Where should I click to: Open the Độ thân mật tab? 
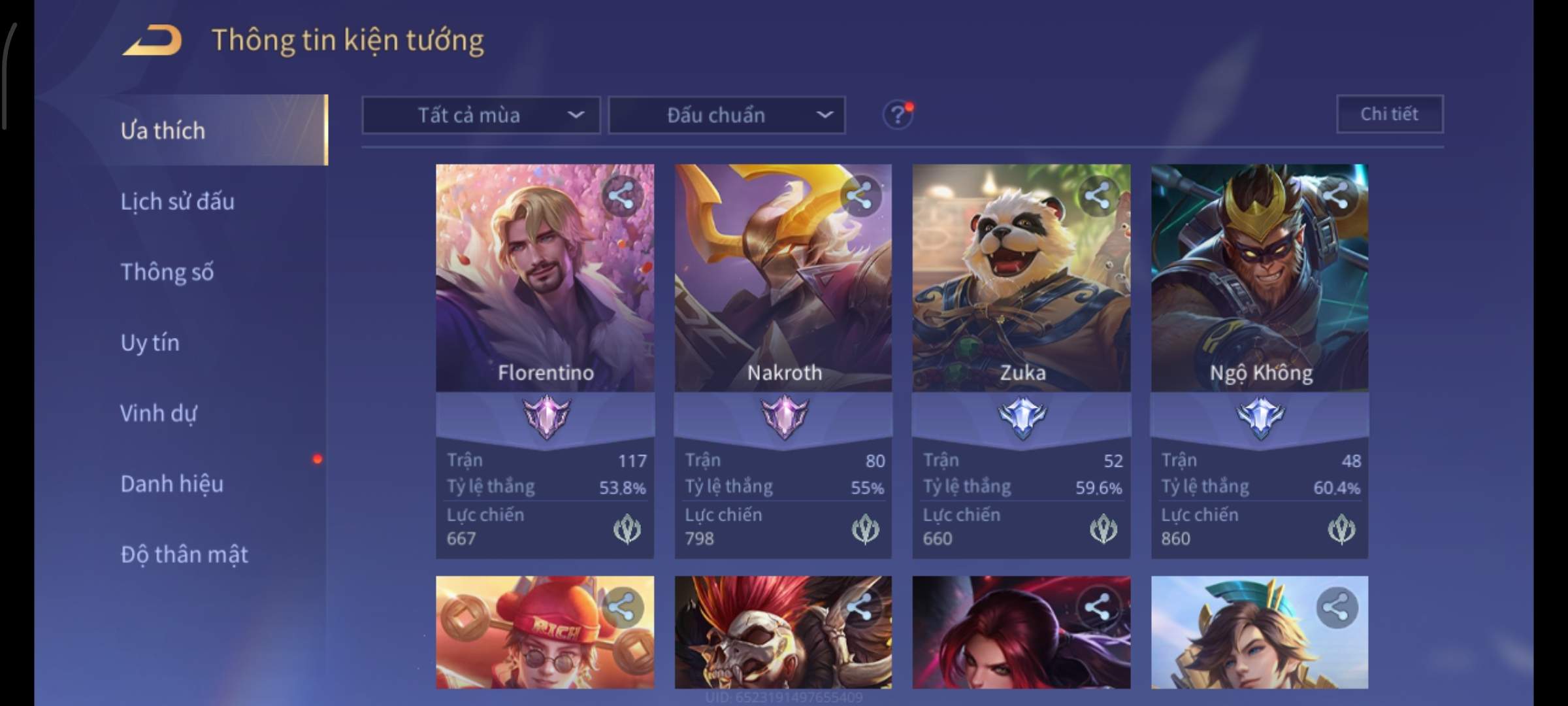click(184, 554)
